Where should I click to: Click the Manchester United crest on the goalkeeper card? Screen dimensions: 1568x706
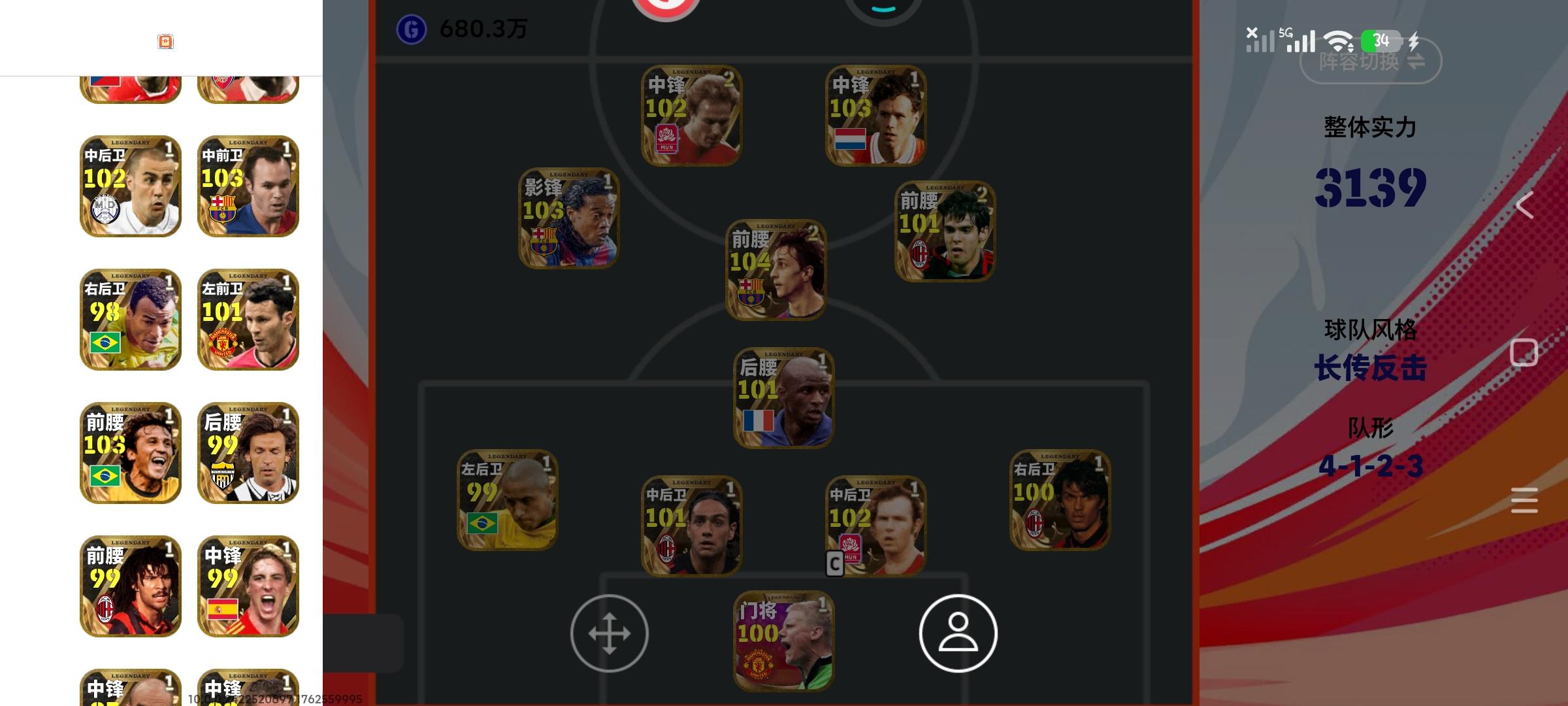click(x=758, y=664)
